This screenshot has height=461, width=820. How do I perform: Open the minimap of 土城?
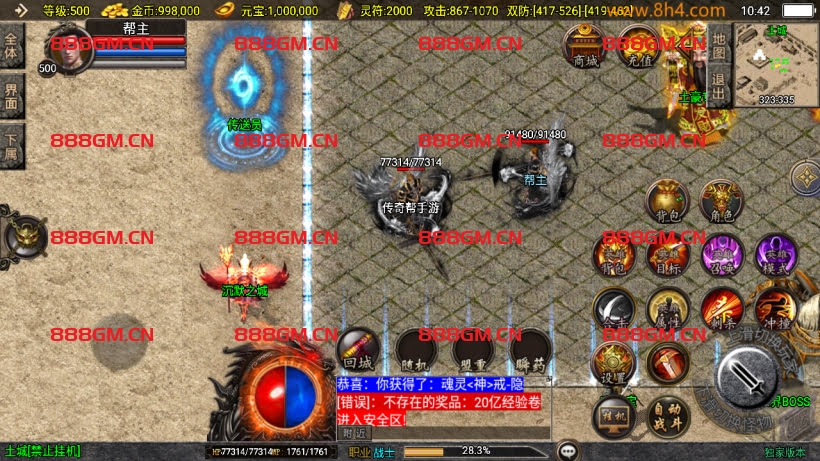pos(776,64)
